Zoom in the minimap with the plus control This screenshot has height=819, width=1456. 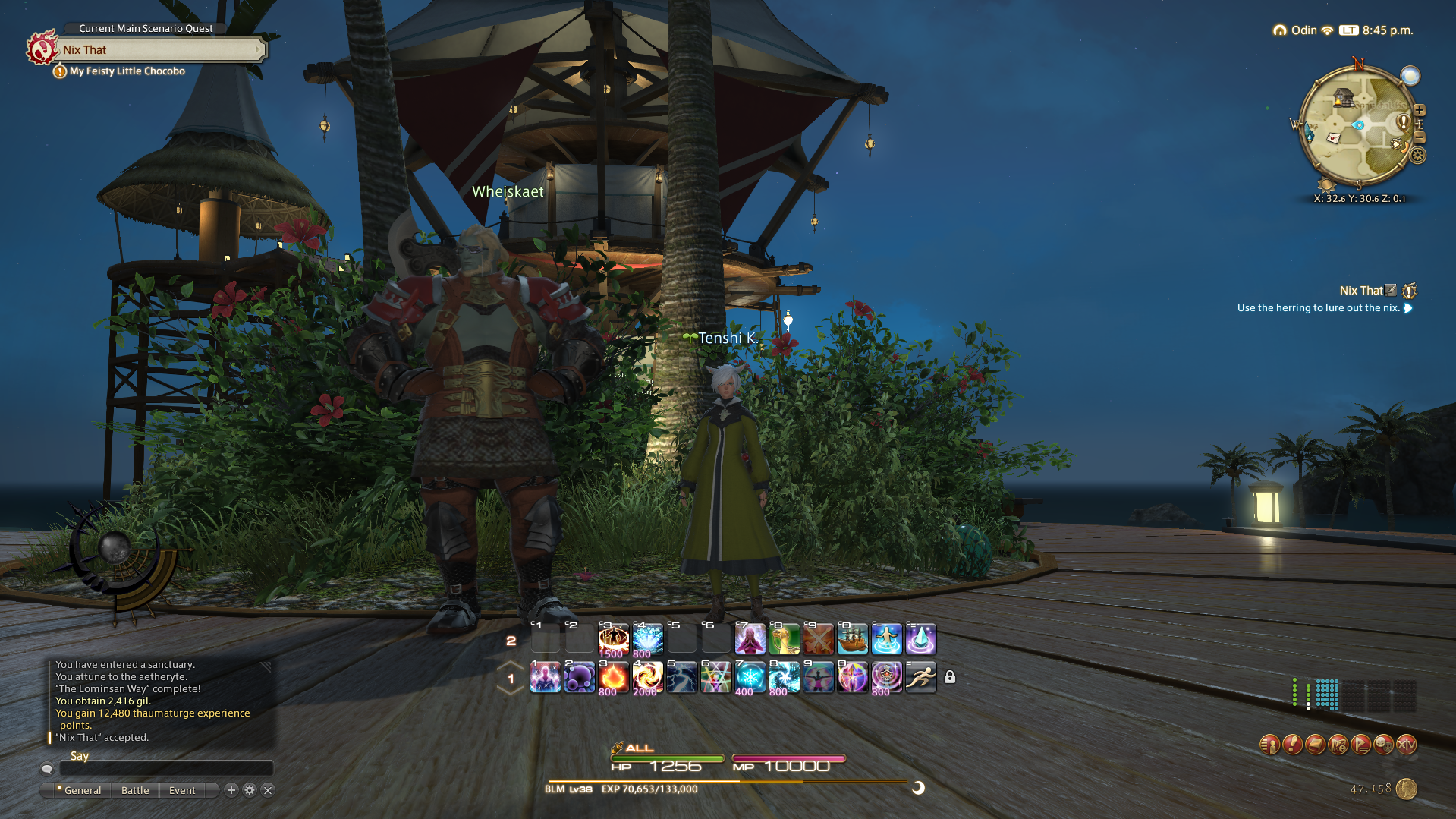pos(1420,110)
